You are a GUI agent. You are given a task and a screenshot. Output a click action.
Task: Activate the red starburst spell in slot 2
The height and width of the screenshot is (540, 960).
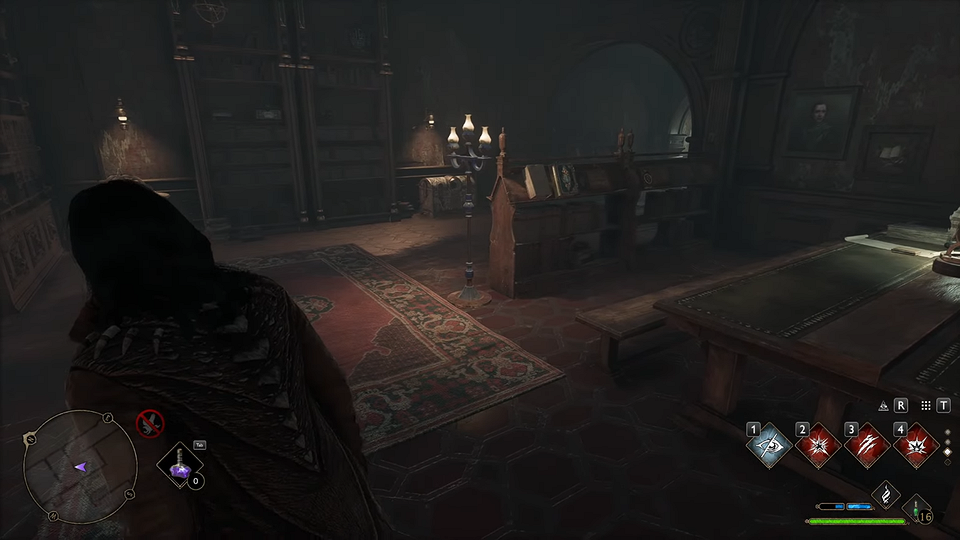(x=819, y=445)
